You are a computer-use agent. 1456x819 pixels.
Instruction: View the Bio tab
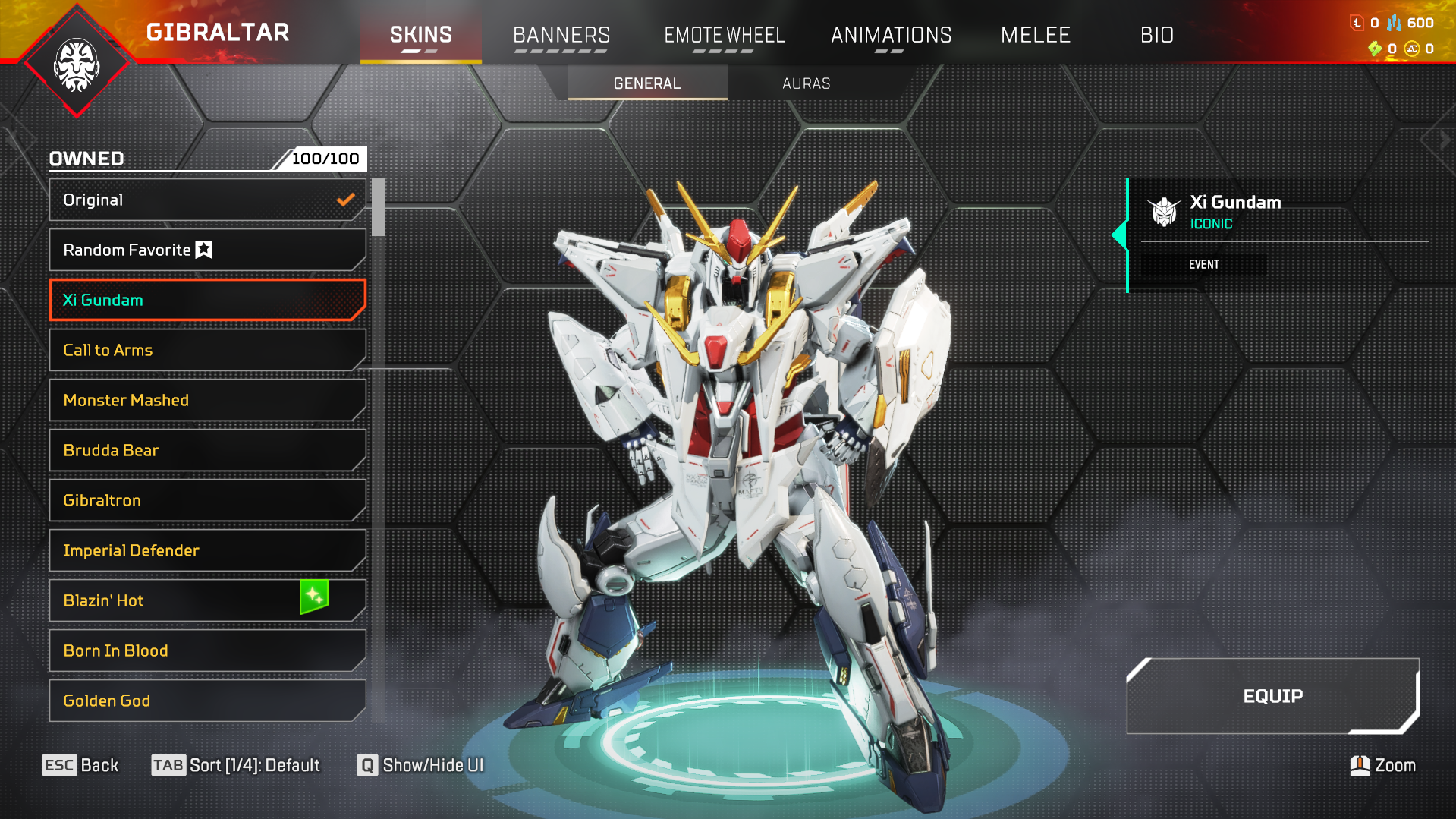(x=1156, y=35)
